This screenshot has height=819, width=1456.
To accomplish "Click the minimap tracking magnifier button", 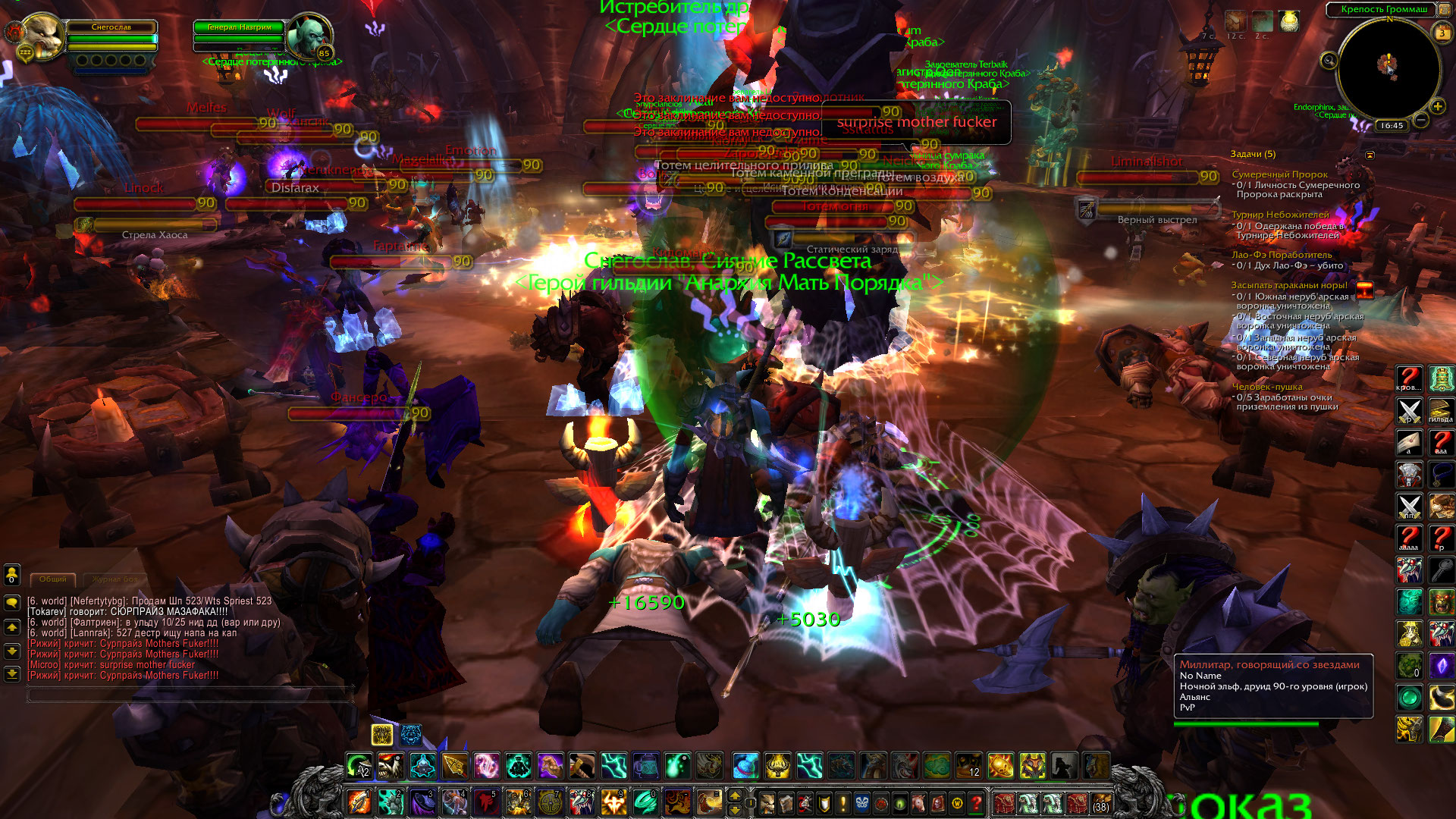I will click(1329, 61).
